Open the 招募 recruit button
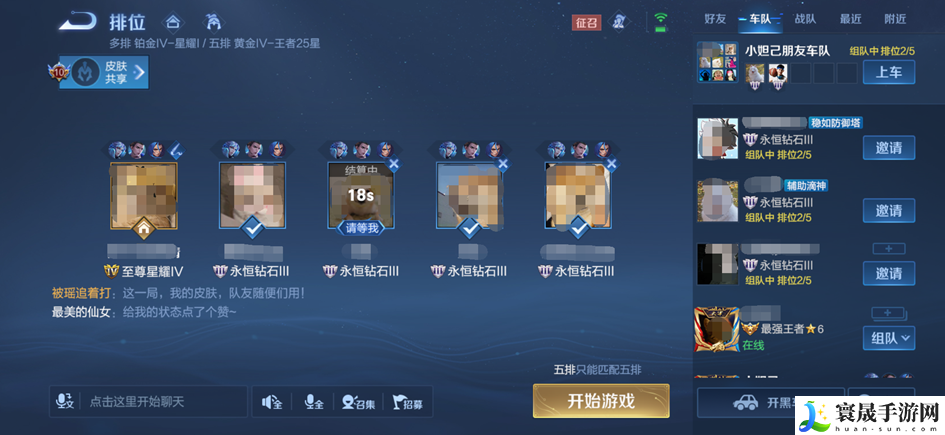 [406, 402]
